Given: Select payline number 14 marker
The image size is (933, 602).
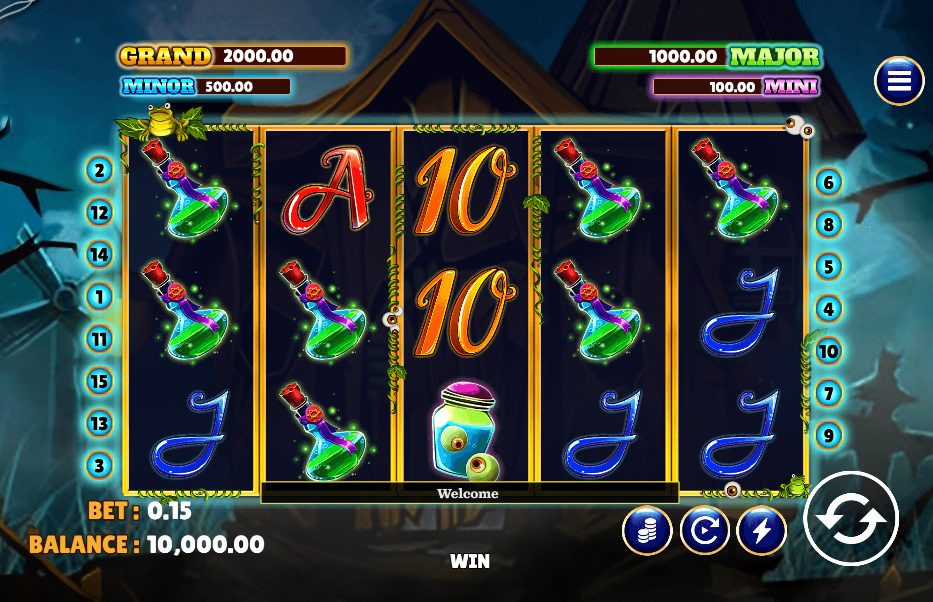Looking at the screenshot, I should 99,254.
